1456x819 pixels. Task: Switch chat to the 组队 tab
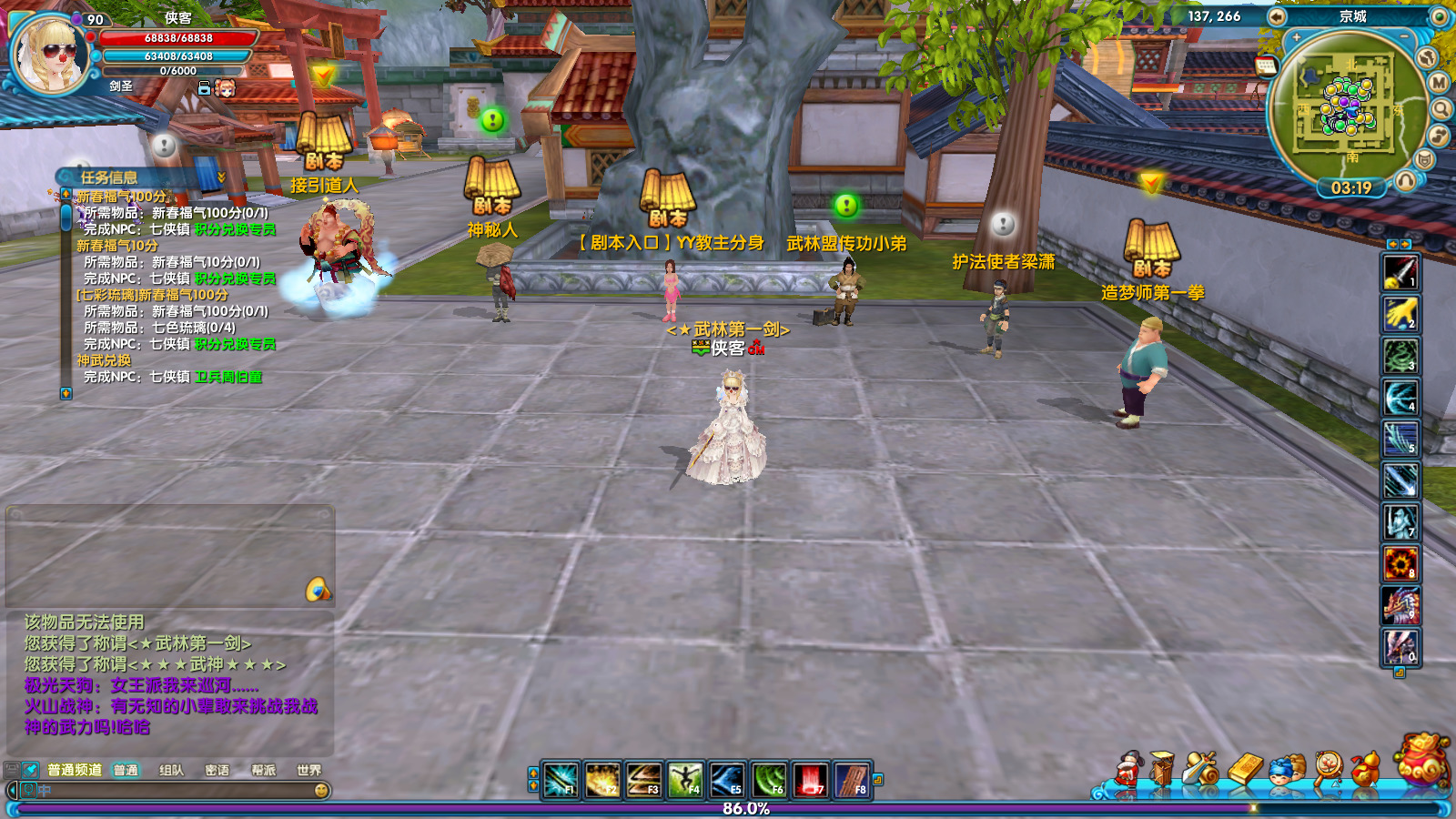pos(171,770)
